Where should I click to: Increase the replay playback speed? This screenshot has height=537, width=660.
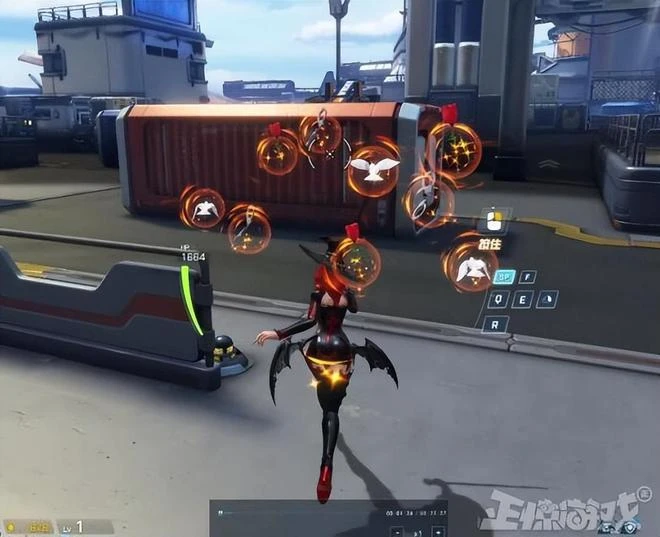click(439, 532)
